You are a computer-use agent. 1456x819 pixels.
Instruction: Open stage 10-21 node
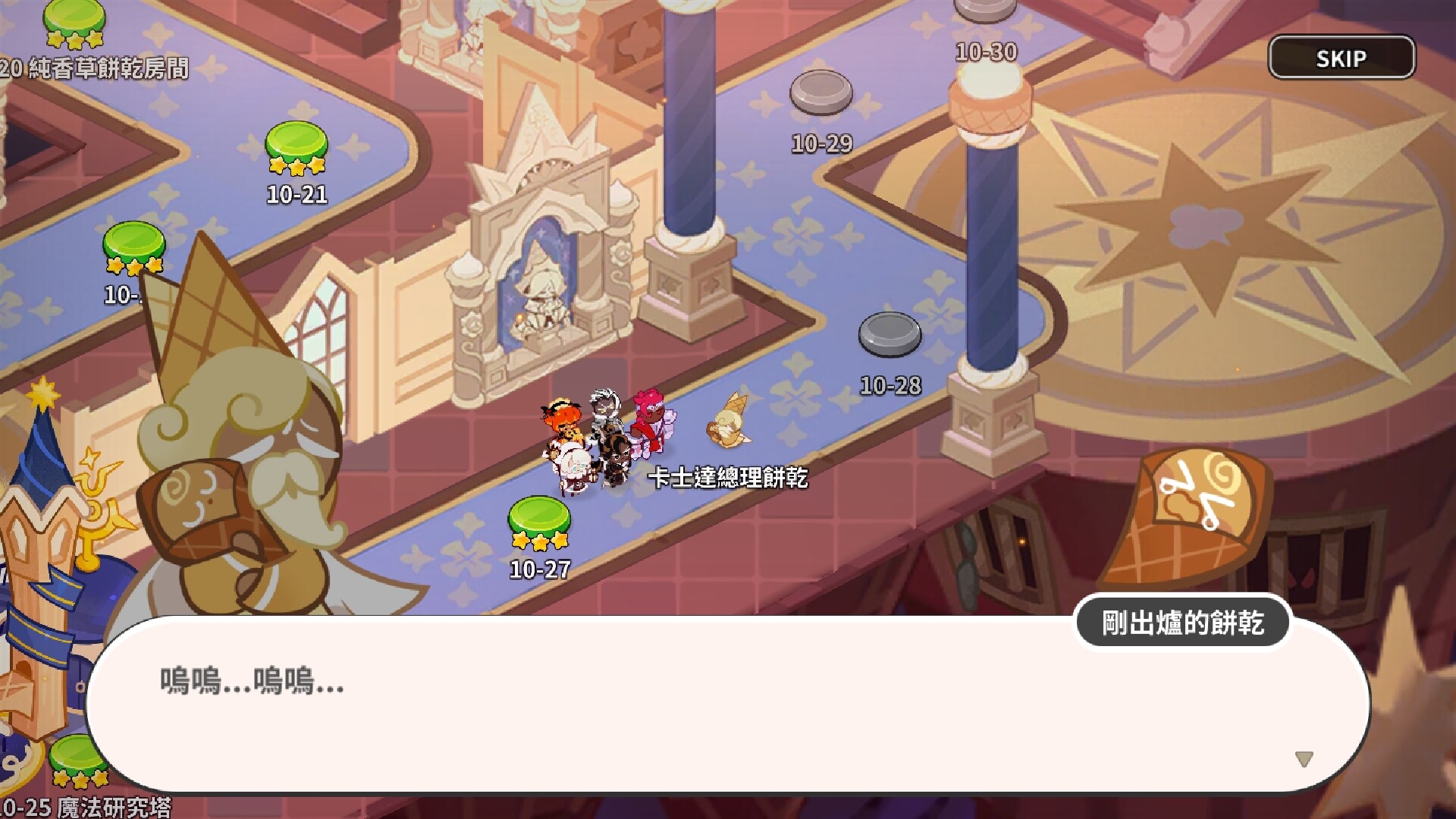pyautogui.click(x=297, y=144)
